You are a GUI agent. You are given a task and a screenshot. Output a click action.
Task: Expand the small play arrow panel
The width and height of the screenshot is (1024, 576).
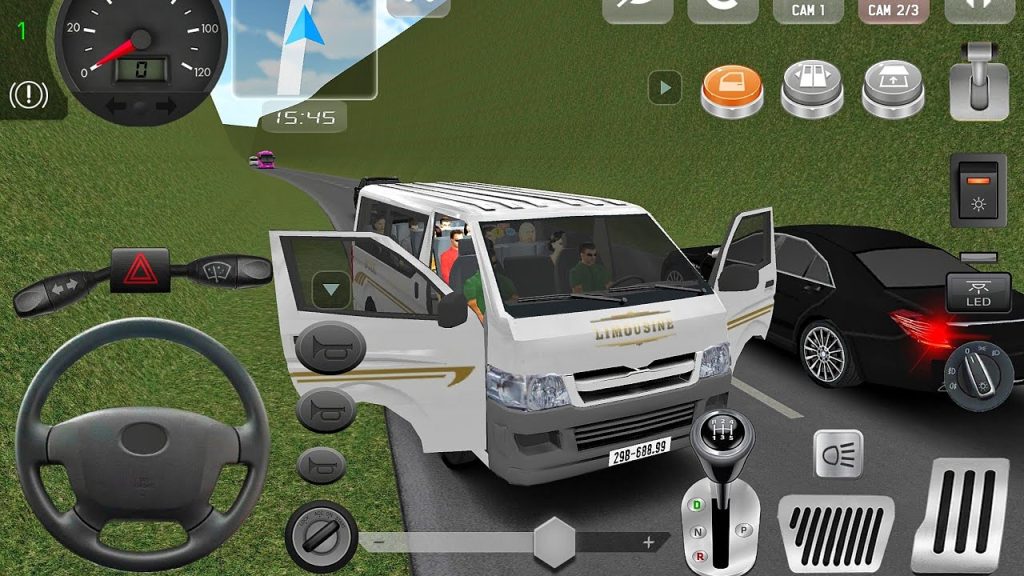[664, 88]
